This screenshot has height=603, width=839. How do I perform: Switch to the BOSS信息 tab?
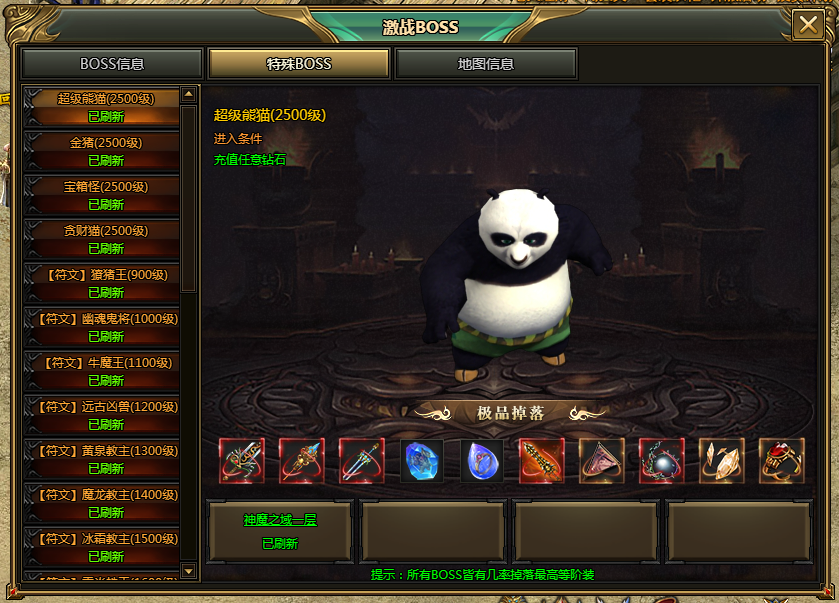(x=112, y=64)
